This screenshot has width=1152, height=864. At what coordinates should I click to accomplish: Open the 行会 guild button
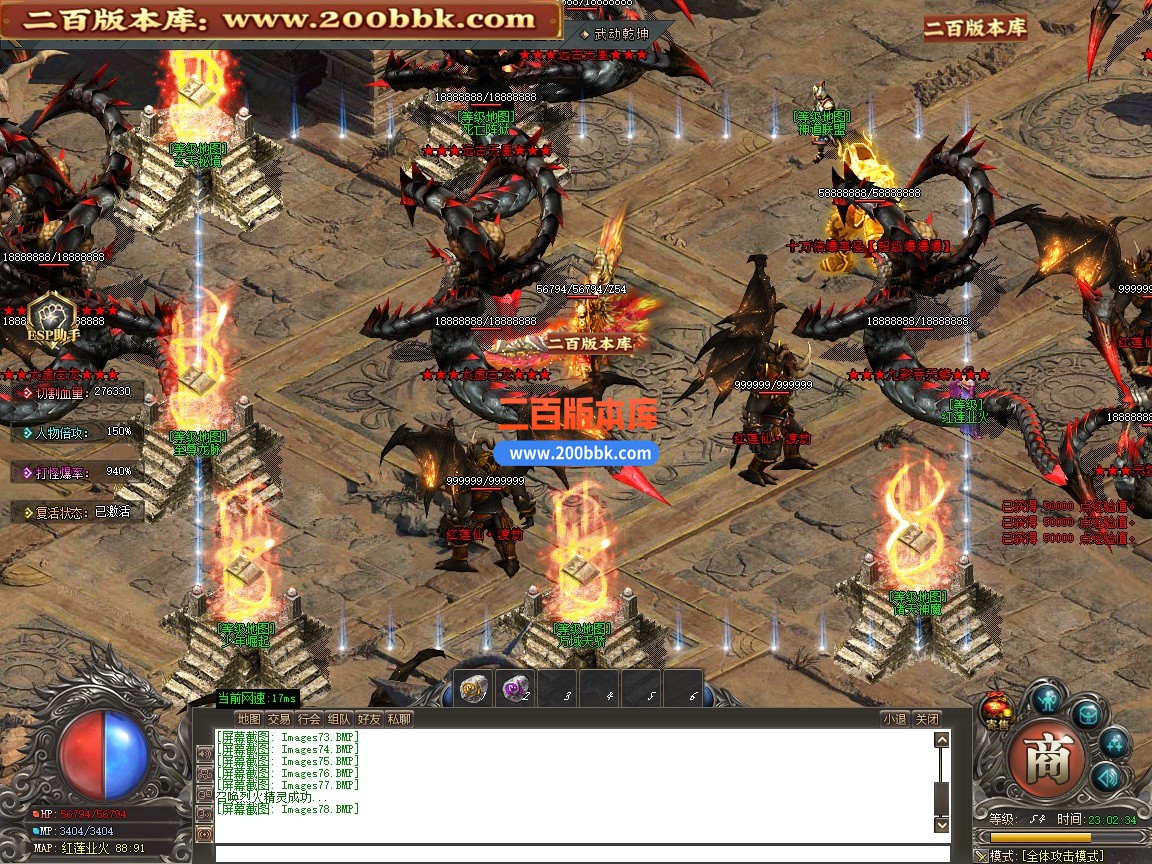point(309,718)
